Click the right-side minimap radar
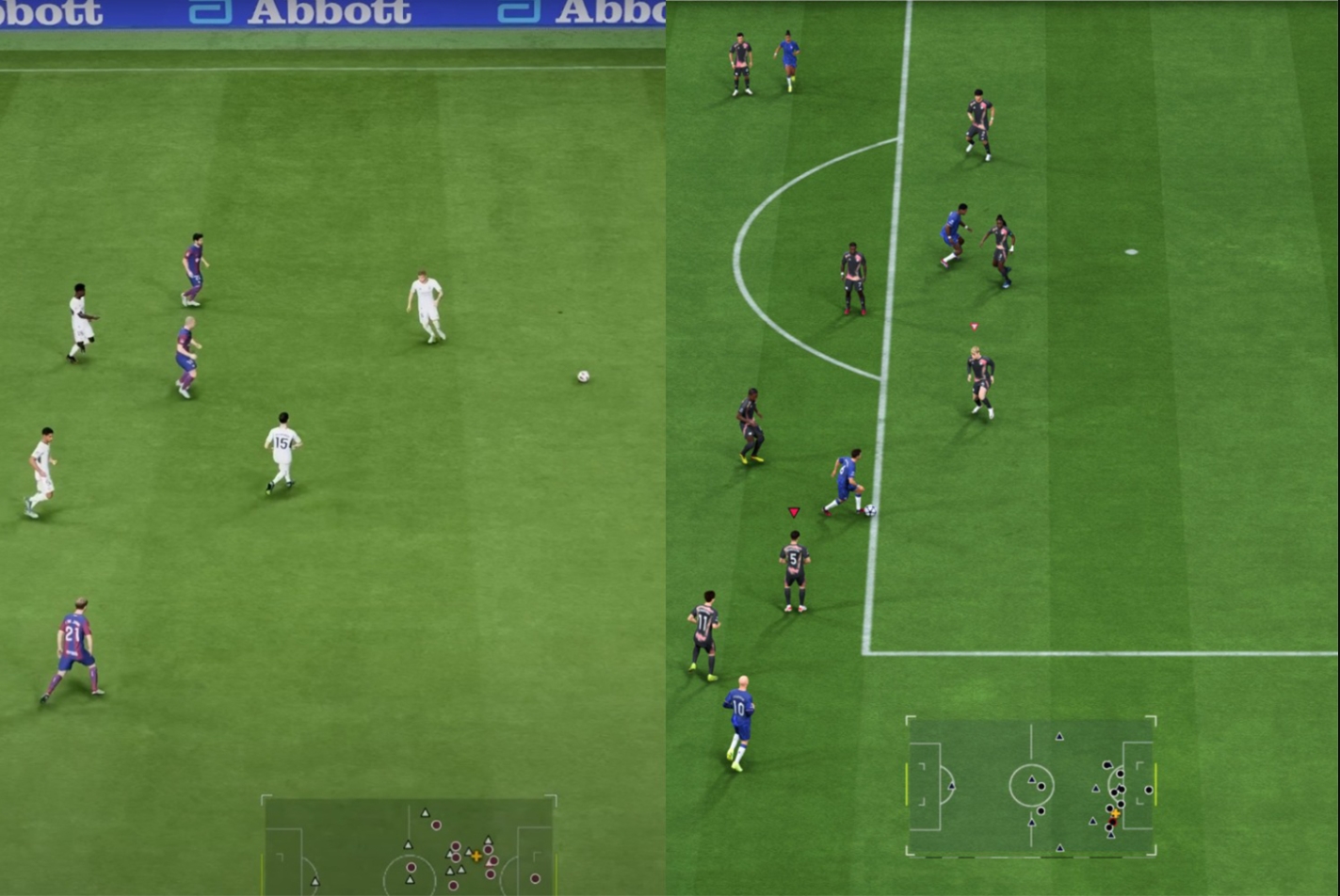The height and width of the screenshot is (896, 1340). click(x=1031, y=786)
